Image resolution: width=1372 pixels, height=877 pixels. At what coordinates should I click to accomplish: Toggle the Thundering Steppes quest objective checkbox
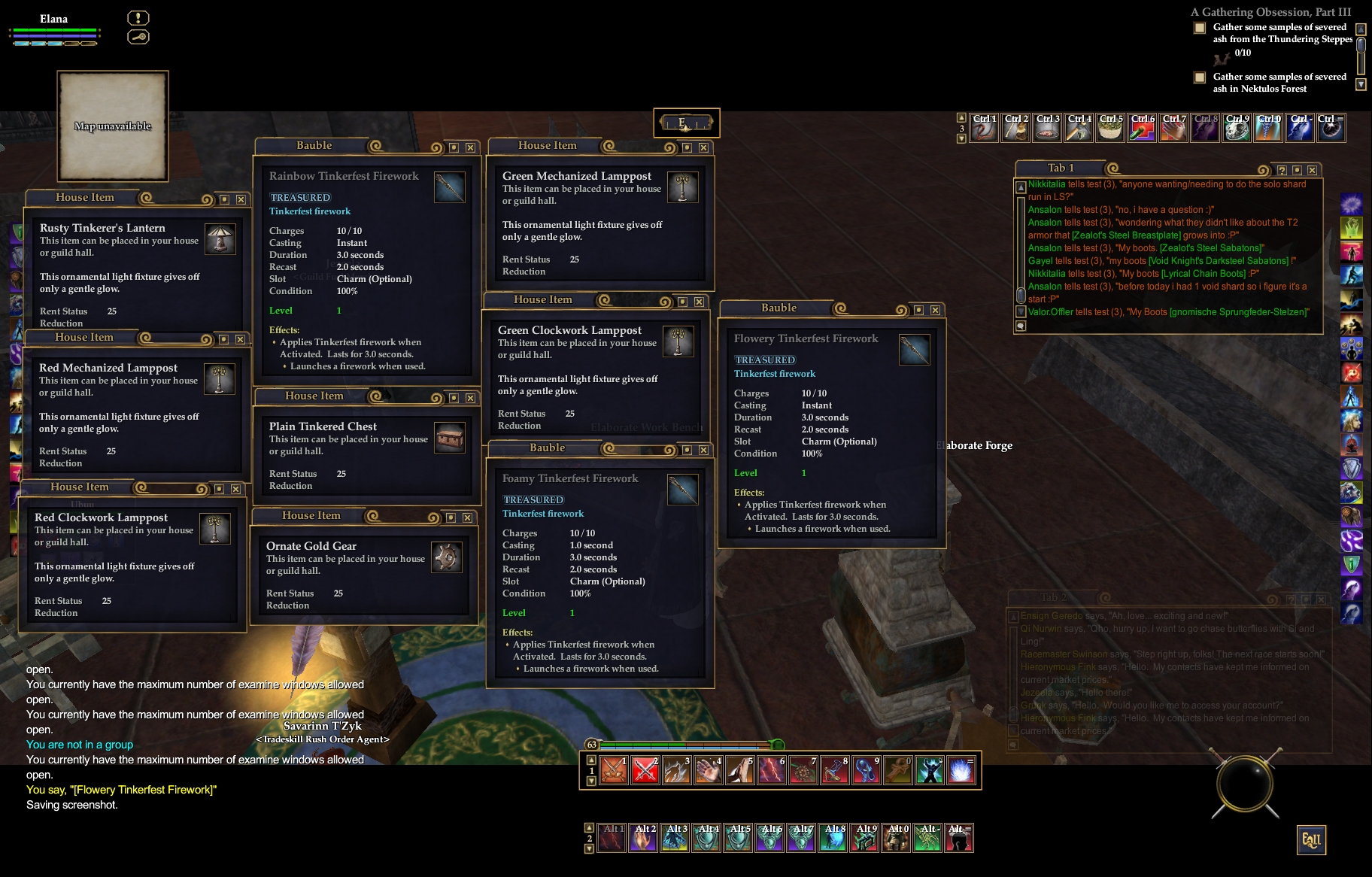pos(1200,29)
